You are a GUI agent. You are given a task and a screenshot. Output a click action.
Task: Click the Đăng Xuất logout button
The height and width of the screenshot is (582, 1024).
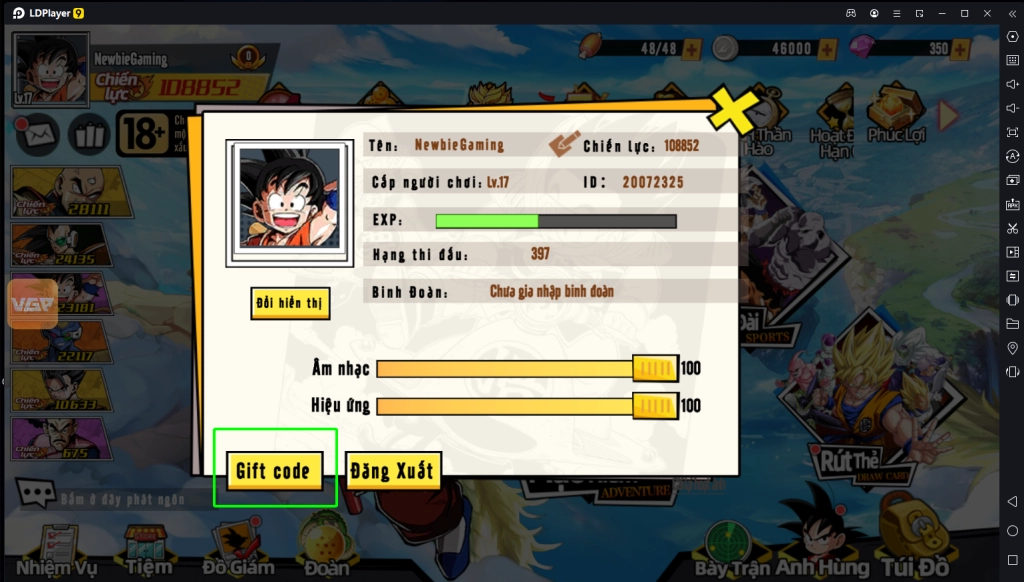(x=393, y=471)
